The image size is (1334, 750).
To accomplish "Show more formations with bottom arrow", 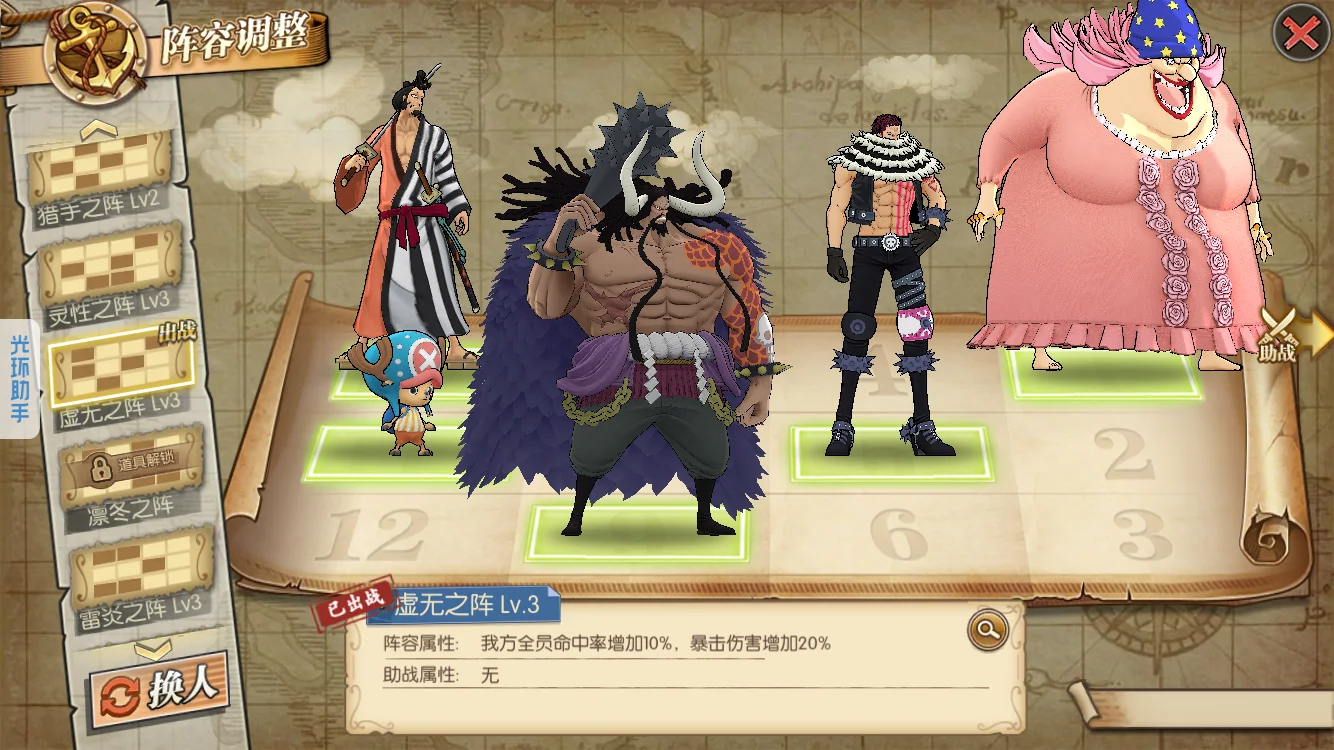I will pyautogui.click(x=153, y=650).
